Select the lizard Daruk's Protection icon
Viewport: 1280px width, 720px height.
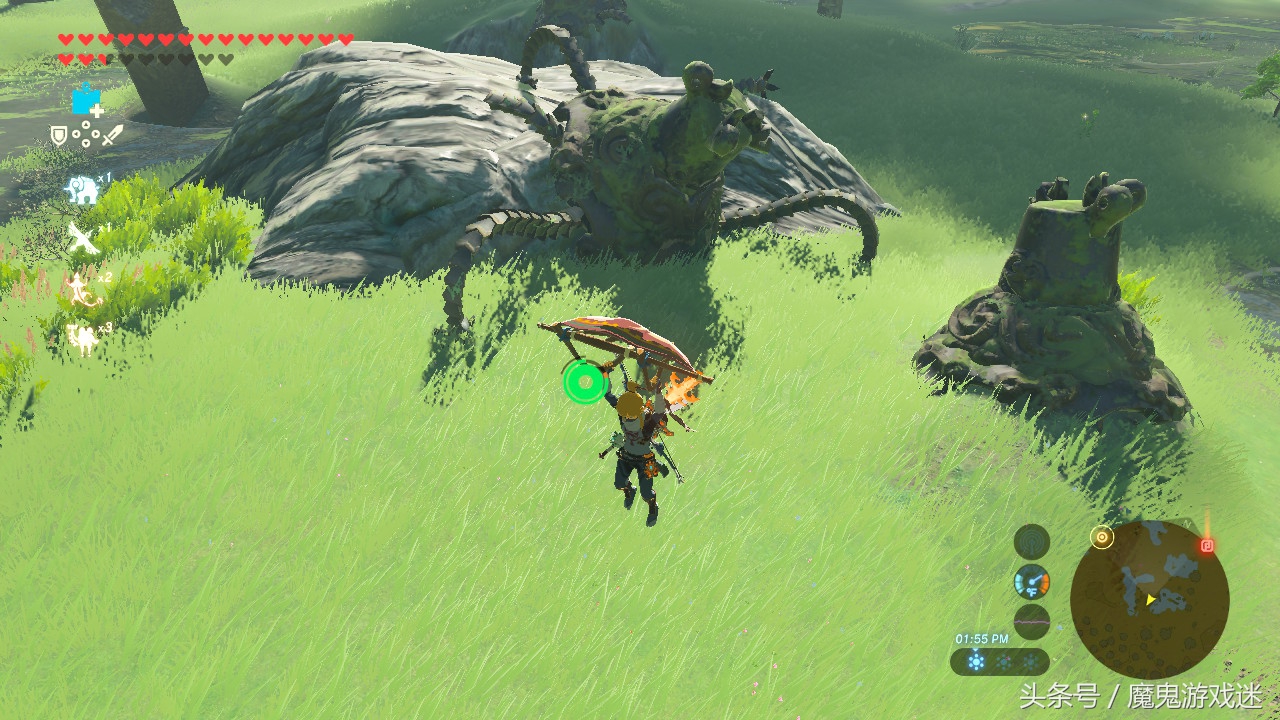pyautogui.click(x=82, y=288)
